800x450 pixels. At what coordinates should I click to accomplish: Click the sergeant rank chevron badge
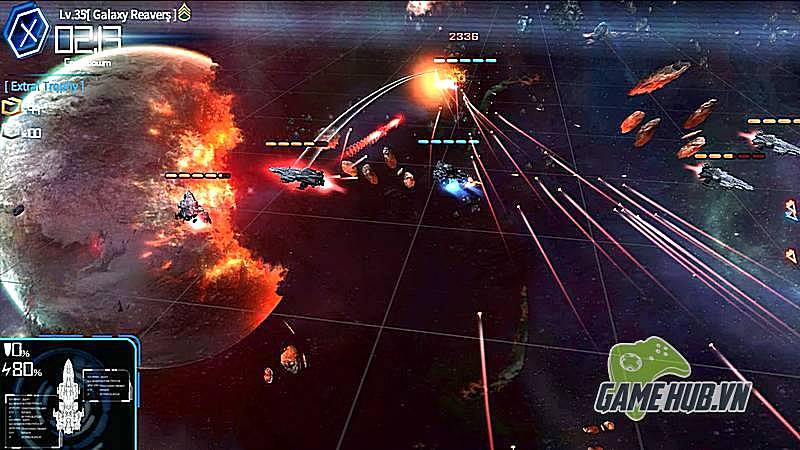pos(184,13)
